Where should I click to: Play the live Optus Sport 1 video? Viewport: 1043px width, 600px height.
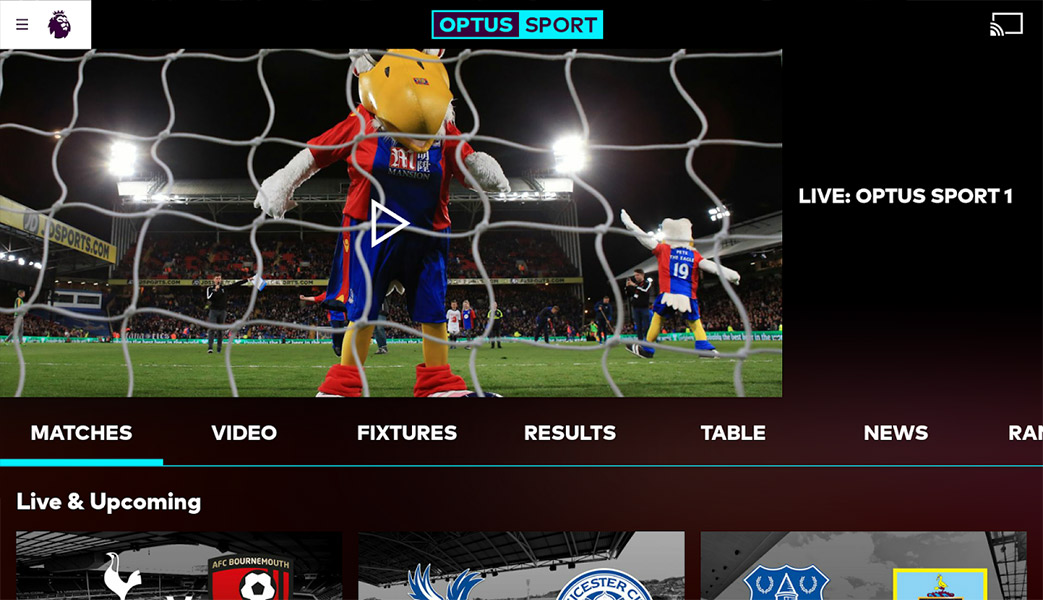[389, 223]
